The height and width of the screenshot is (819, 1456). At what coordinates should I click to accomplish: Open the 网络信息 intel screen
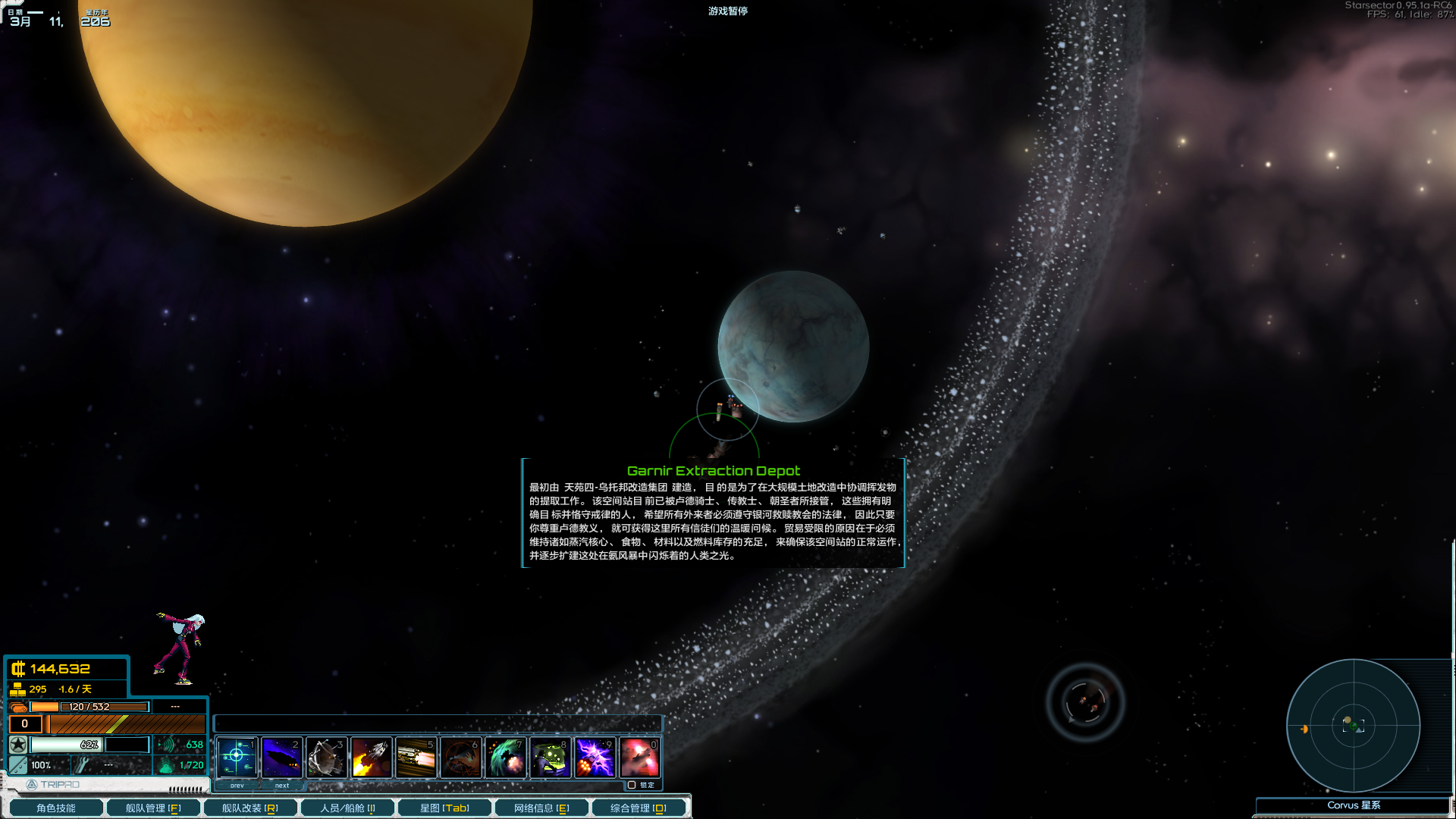541,808
